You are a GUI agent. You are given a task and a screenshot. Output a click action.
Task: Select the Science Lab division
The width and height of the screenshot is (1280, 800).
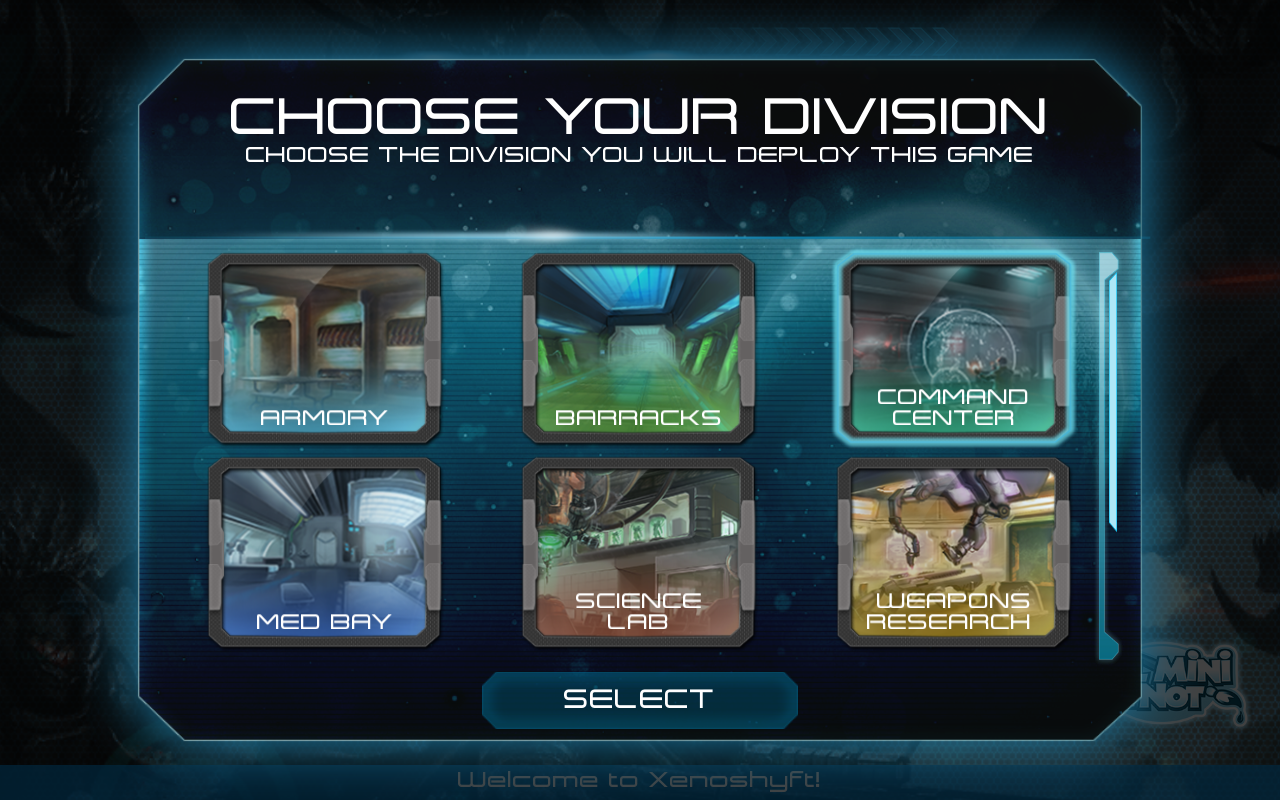638,552
